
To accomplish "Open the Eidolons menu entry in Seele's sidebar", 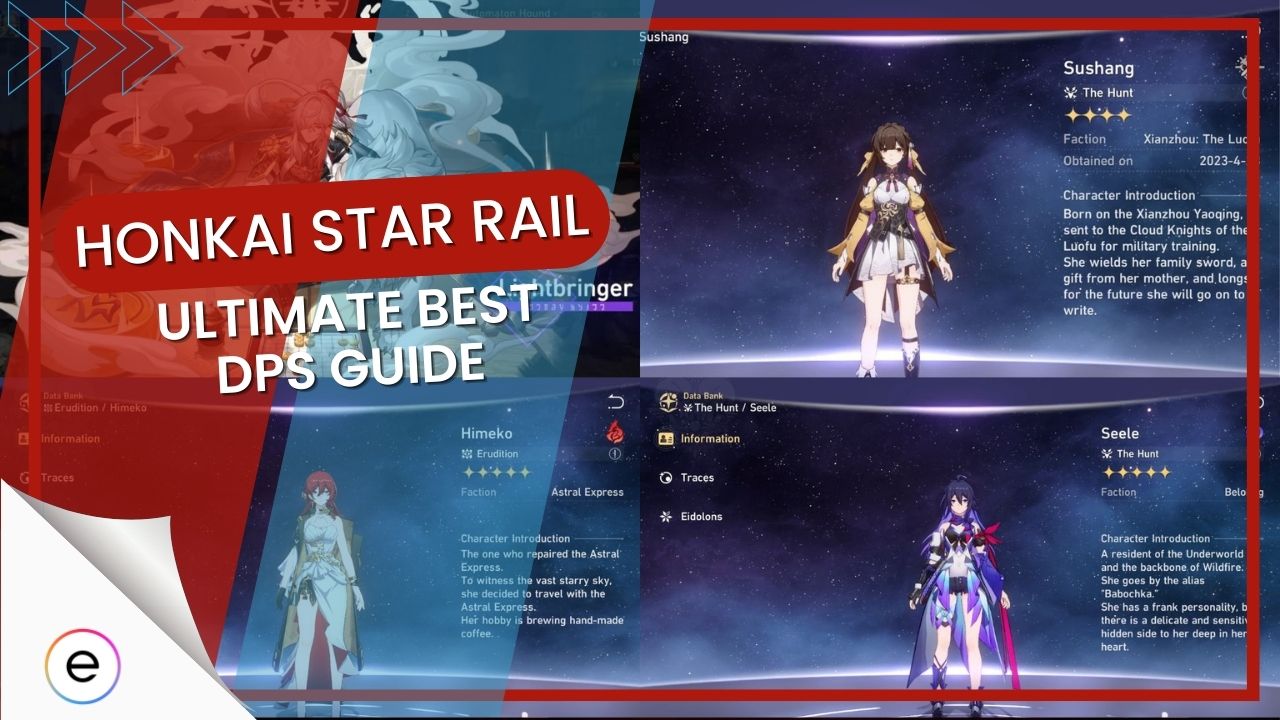I will 703,516.
